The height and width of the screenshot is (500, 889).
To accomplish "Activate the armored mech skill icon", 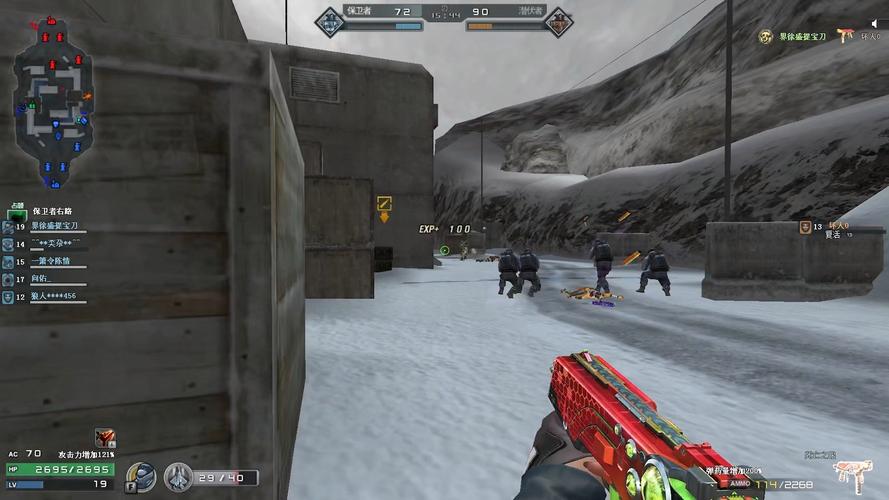I will (141, 476).
